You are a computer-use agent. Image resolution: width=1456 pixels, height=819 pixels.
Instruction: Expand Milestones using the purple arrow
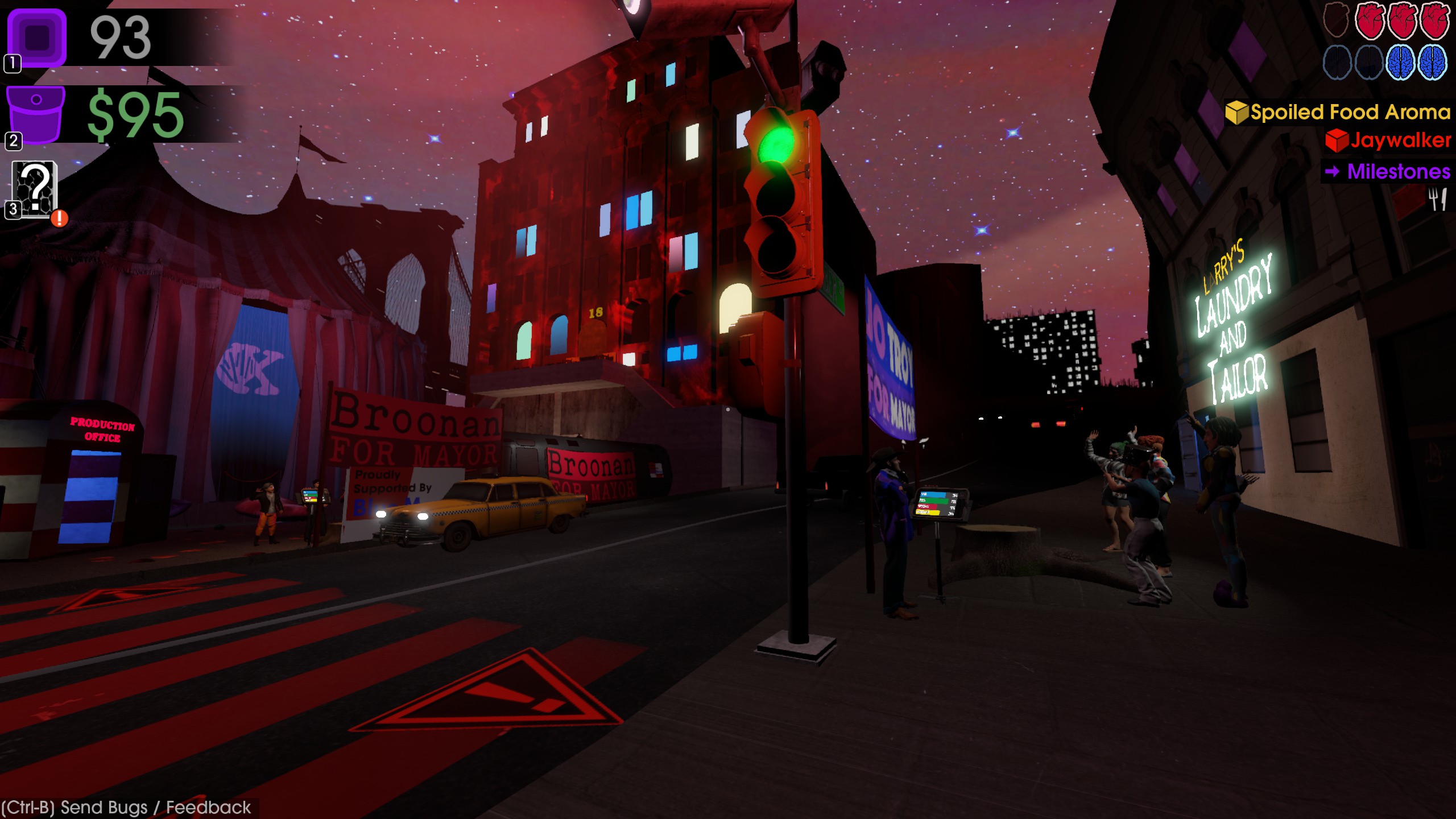(1333, 171)
